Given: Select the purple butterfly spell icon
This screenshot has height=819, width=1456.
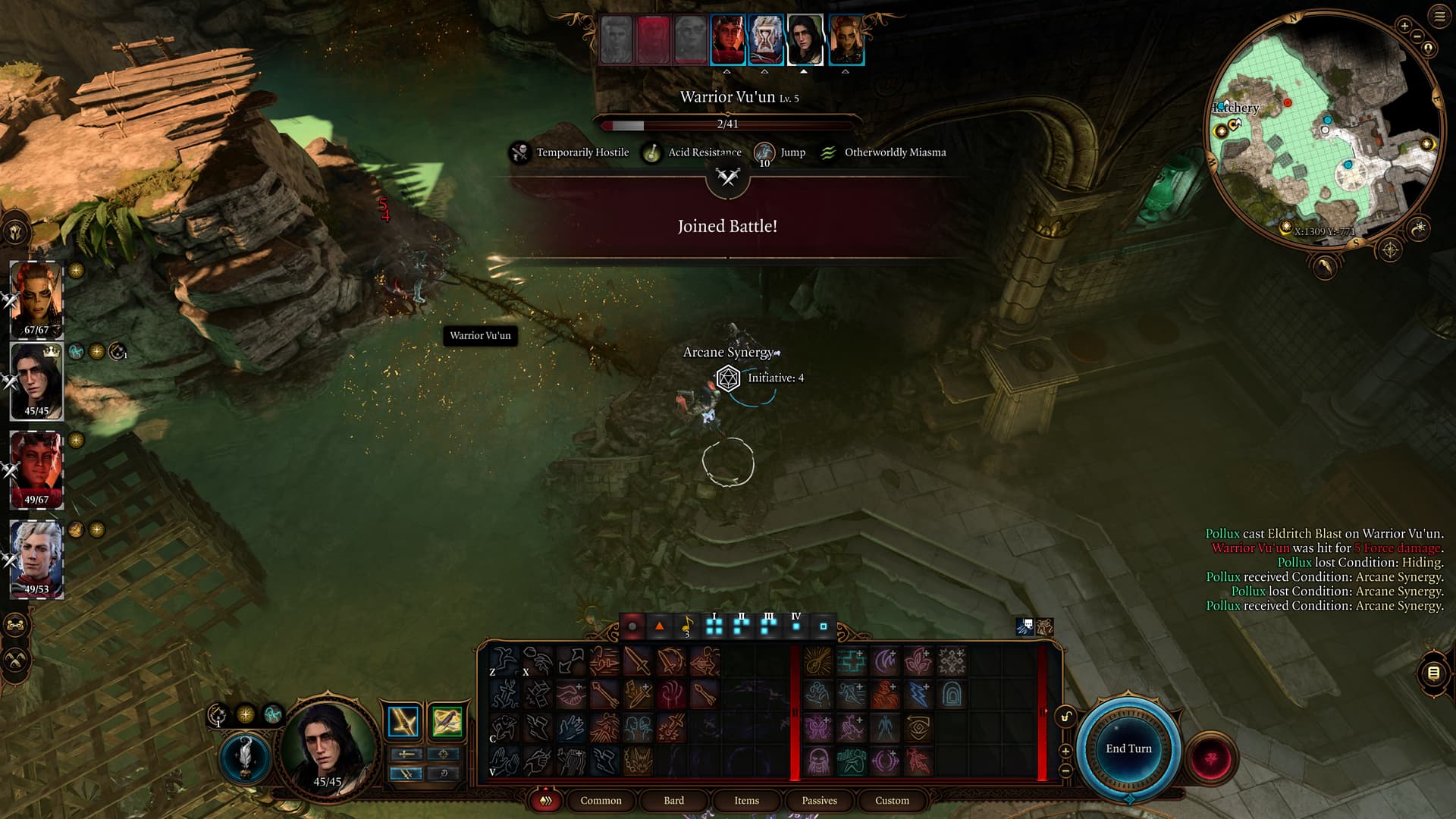Looking at the screenshot, I should pos(818,728).
